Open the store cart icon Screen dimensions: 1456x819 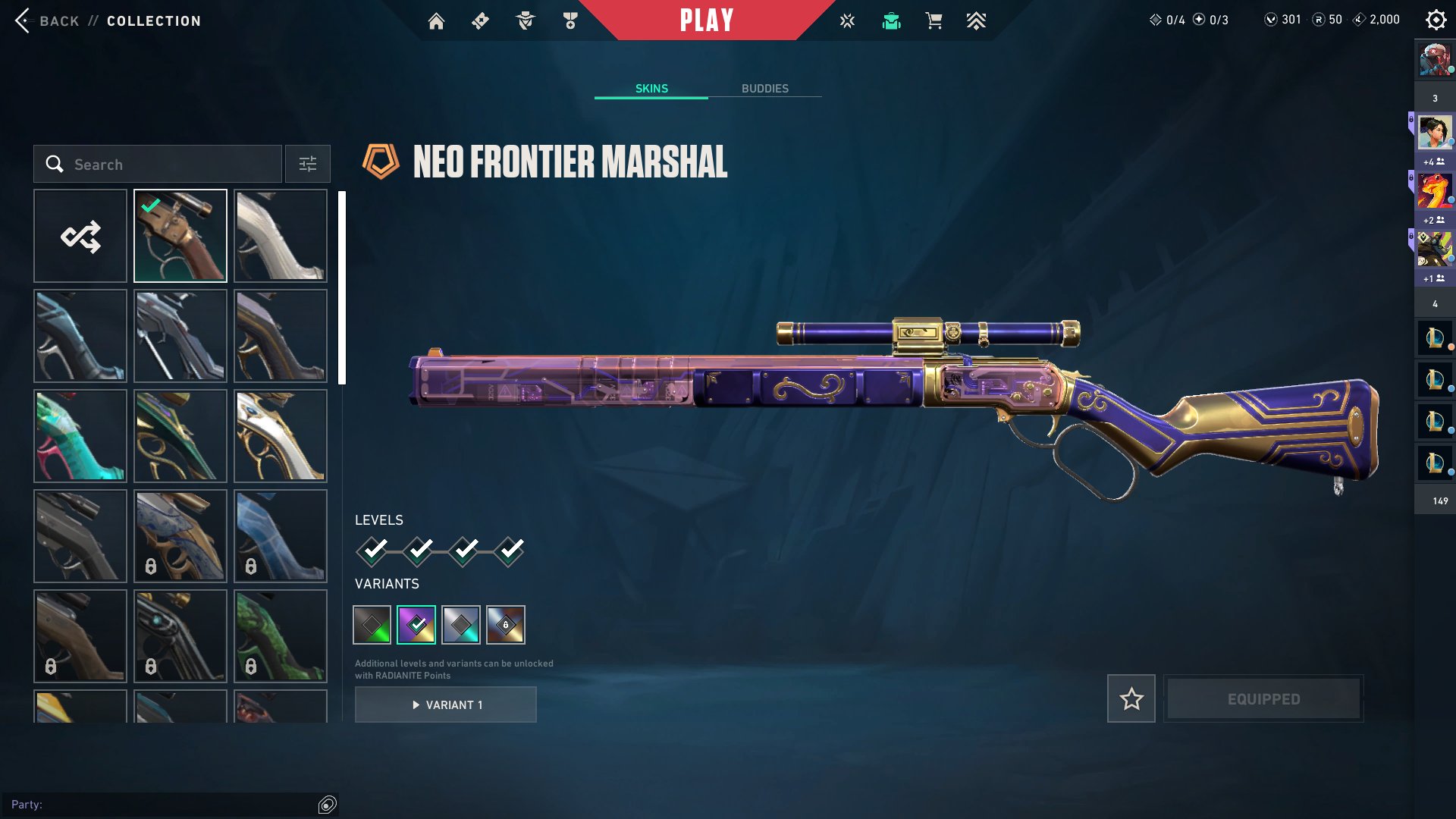point(934,21)
